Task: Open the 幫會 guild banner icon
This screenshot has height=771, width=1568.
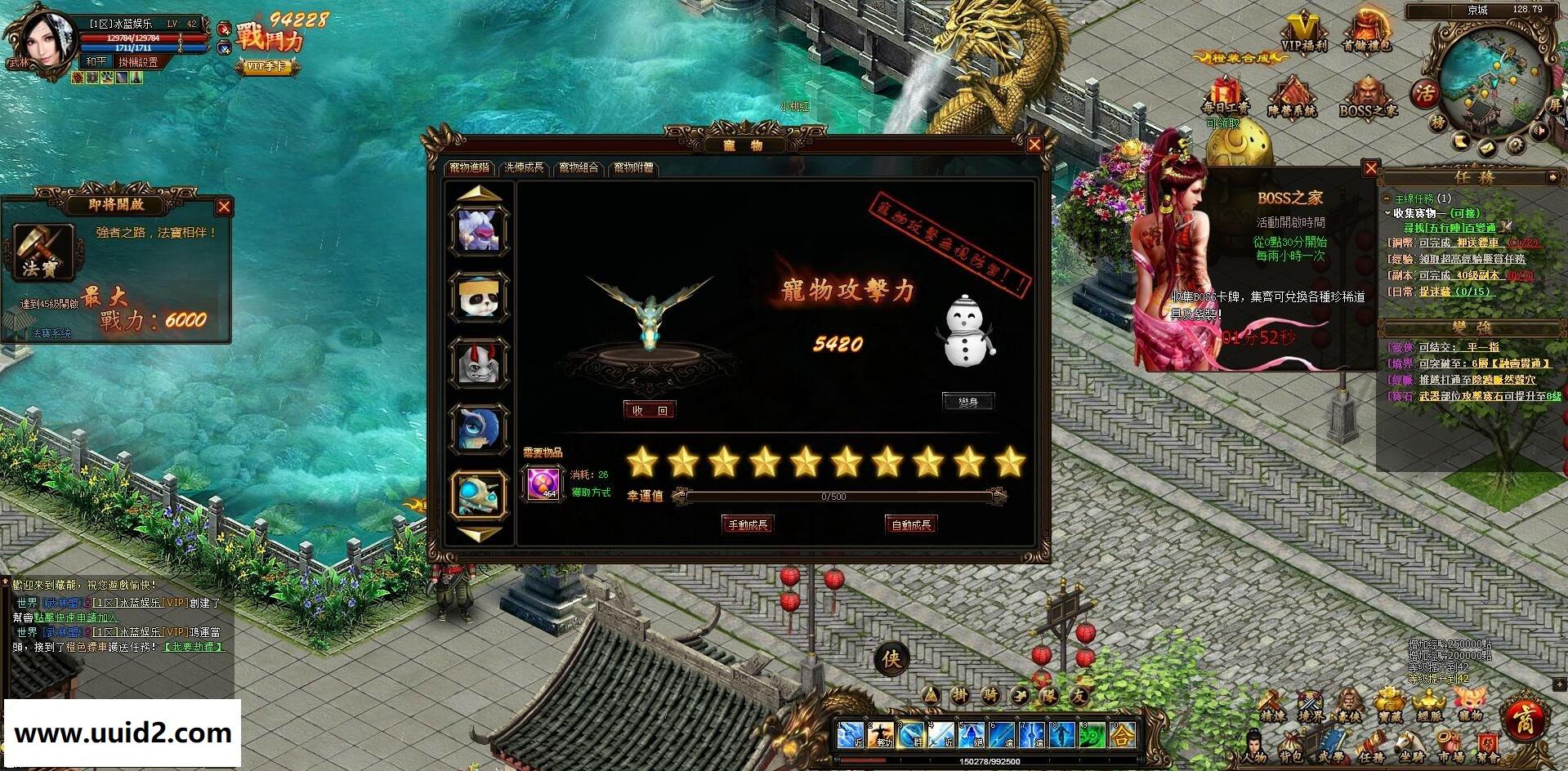Action: coord(1489,742)
